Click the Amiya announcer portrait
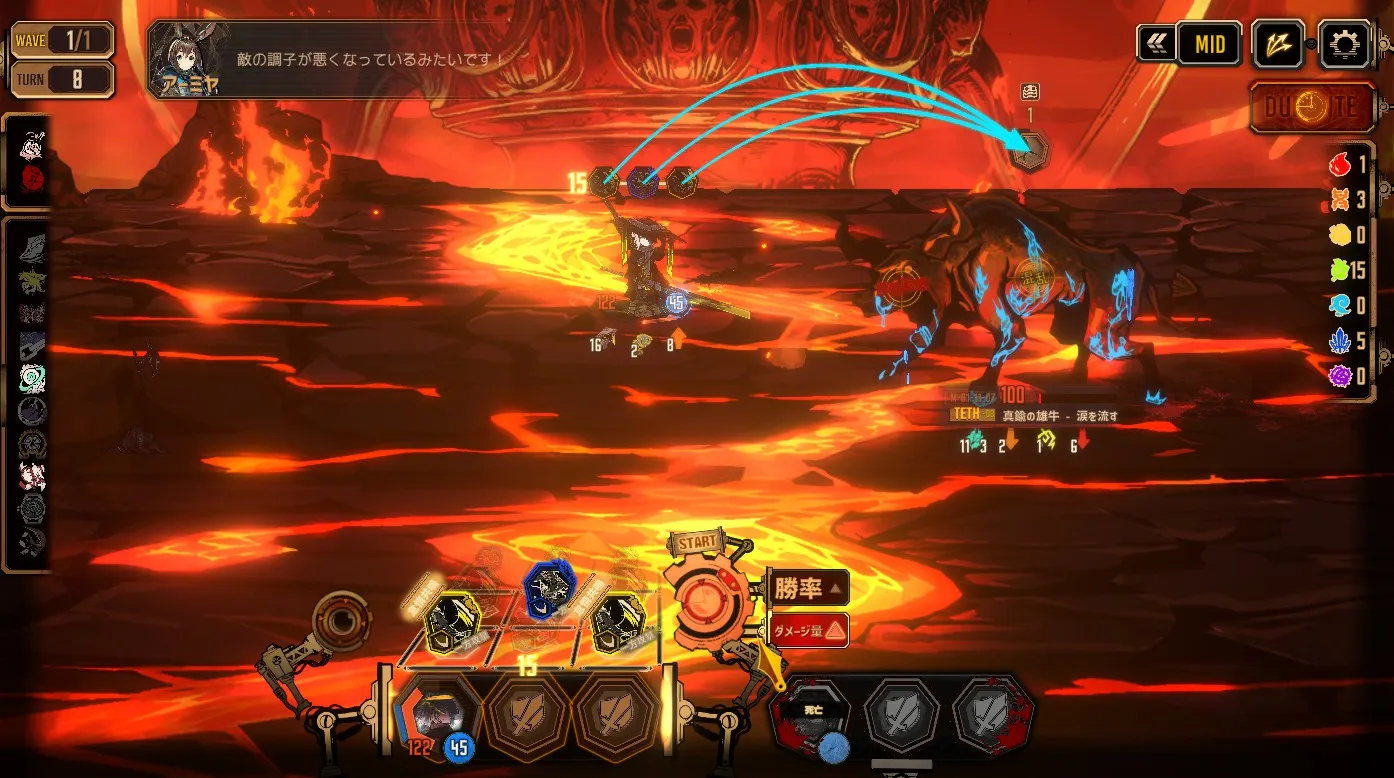 point(187,60)
